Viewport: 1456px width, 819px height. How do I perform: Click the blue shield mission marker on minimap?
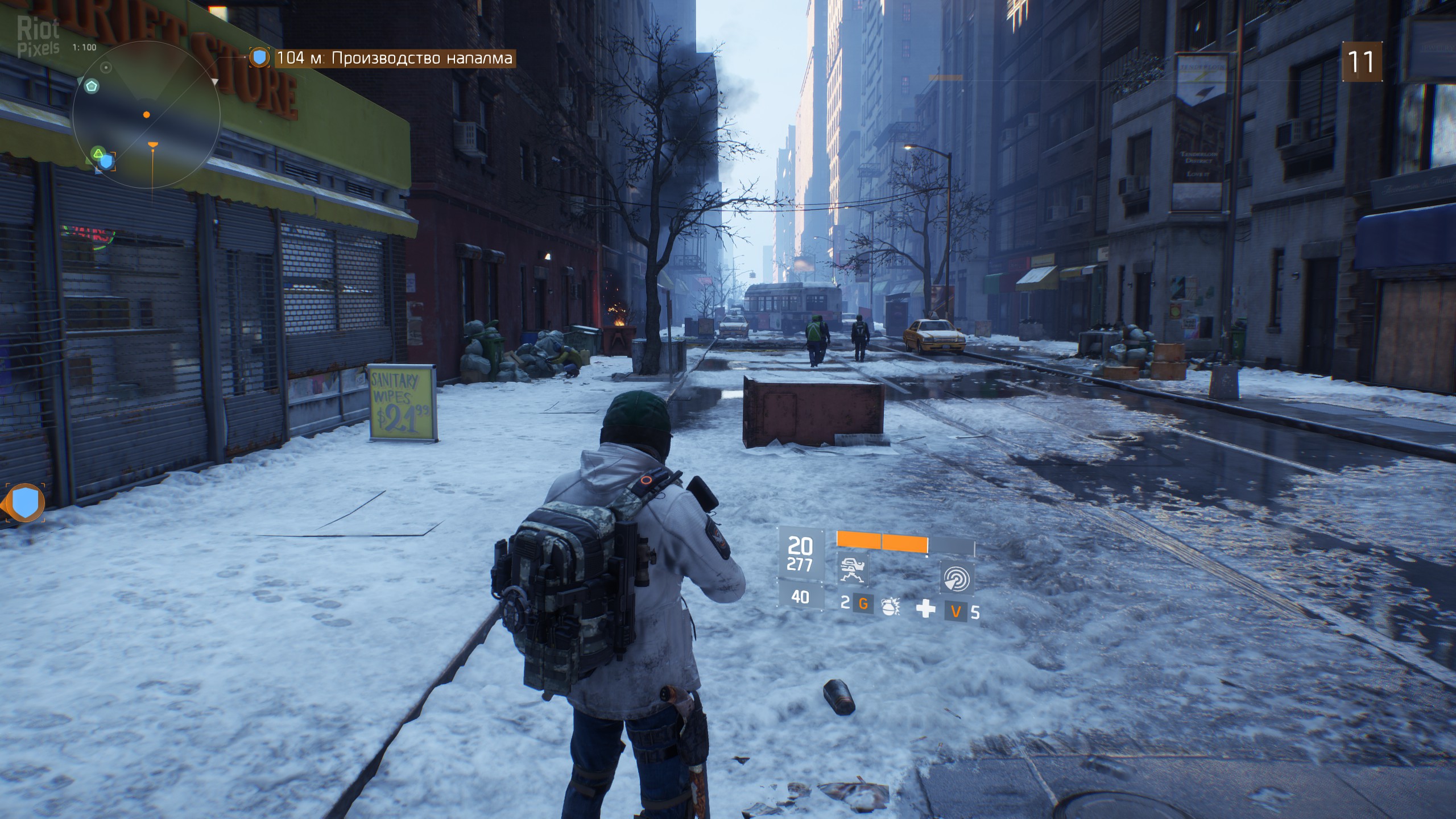click(107, 163)
